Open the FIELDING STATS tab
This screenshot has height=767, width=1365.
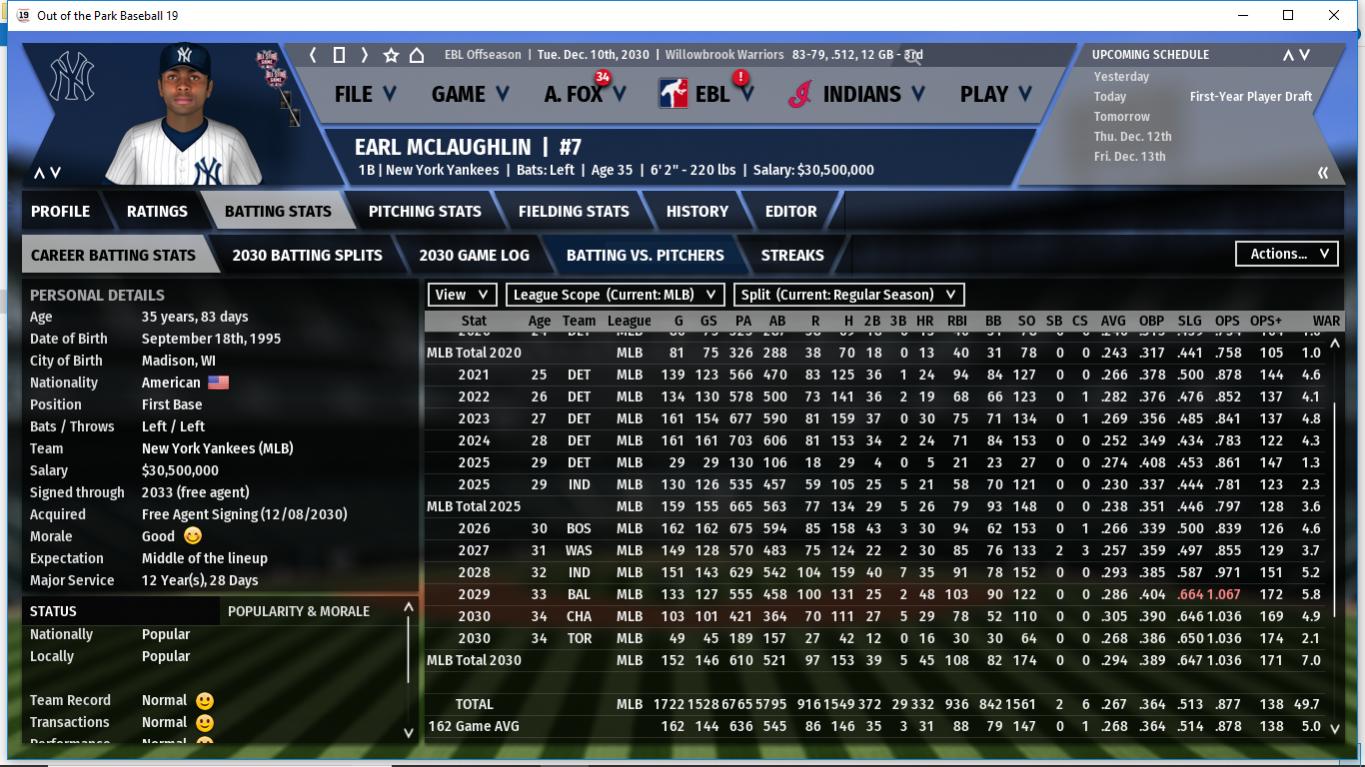[574, 211]
